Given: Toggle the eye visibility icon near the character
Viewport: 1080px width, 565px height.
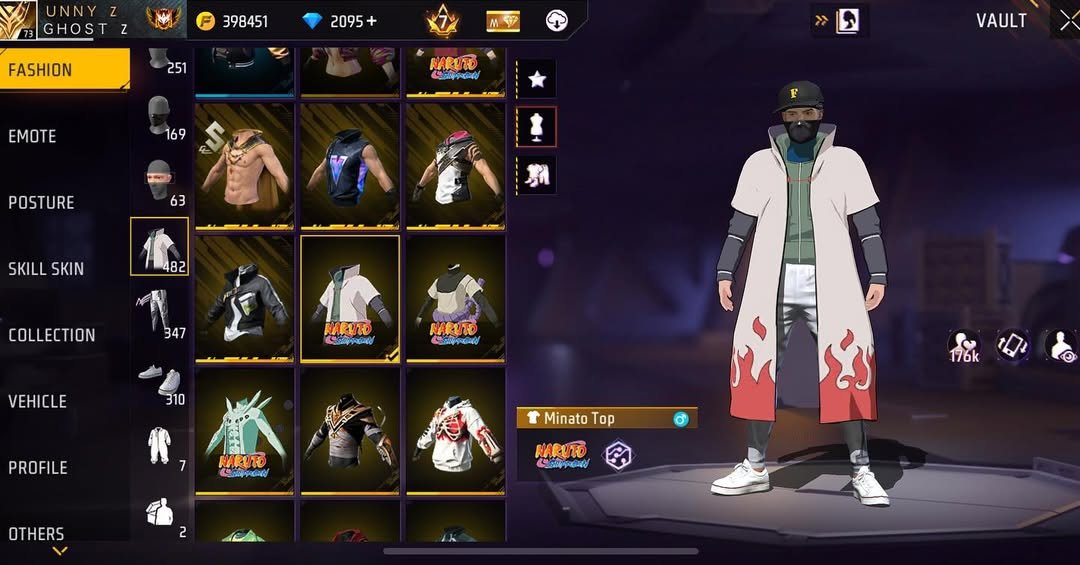Looking at the screenshot, I should coord(1060,346).
